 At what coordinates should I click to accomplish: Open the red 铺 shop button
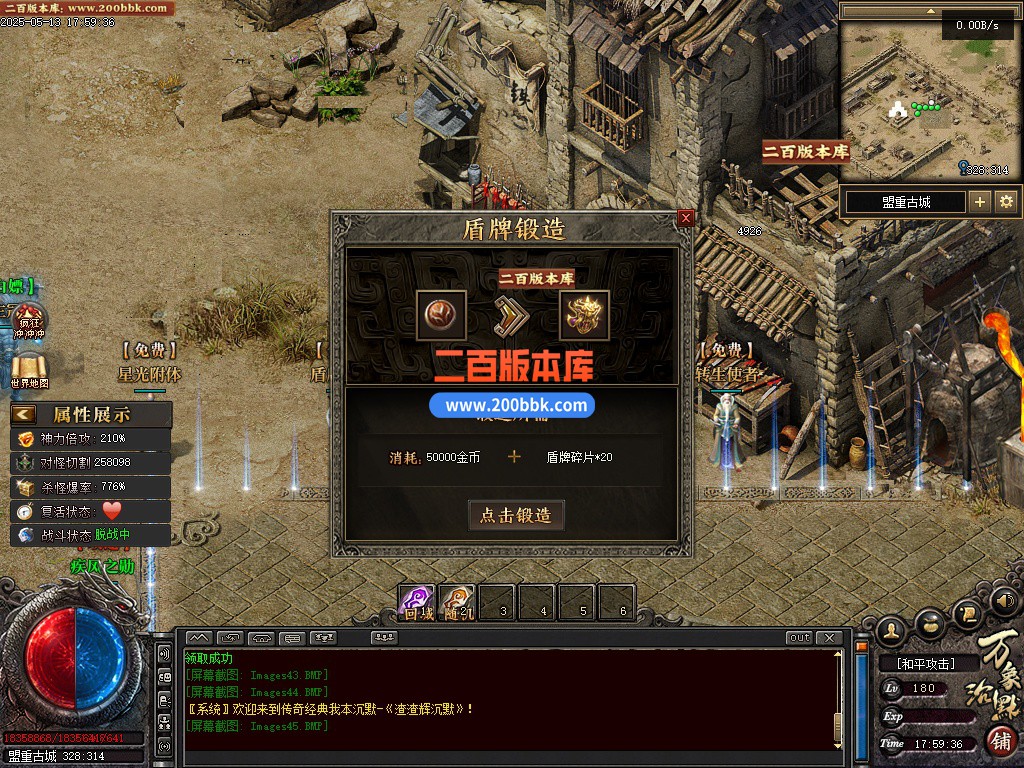point(1001,740)
